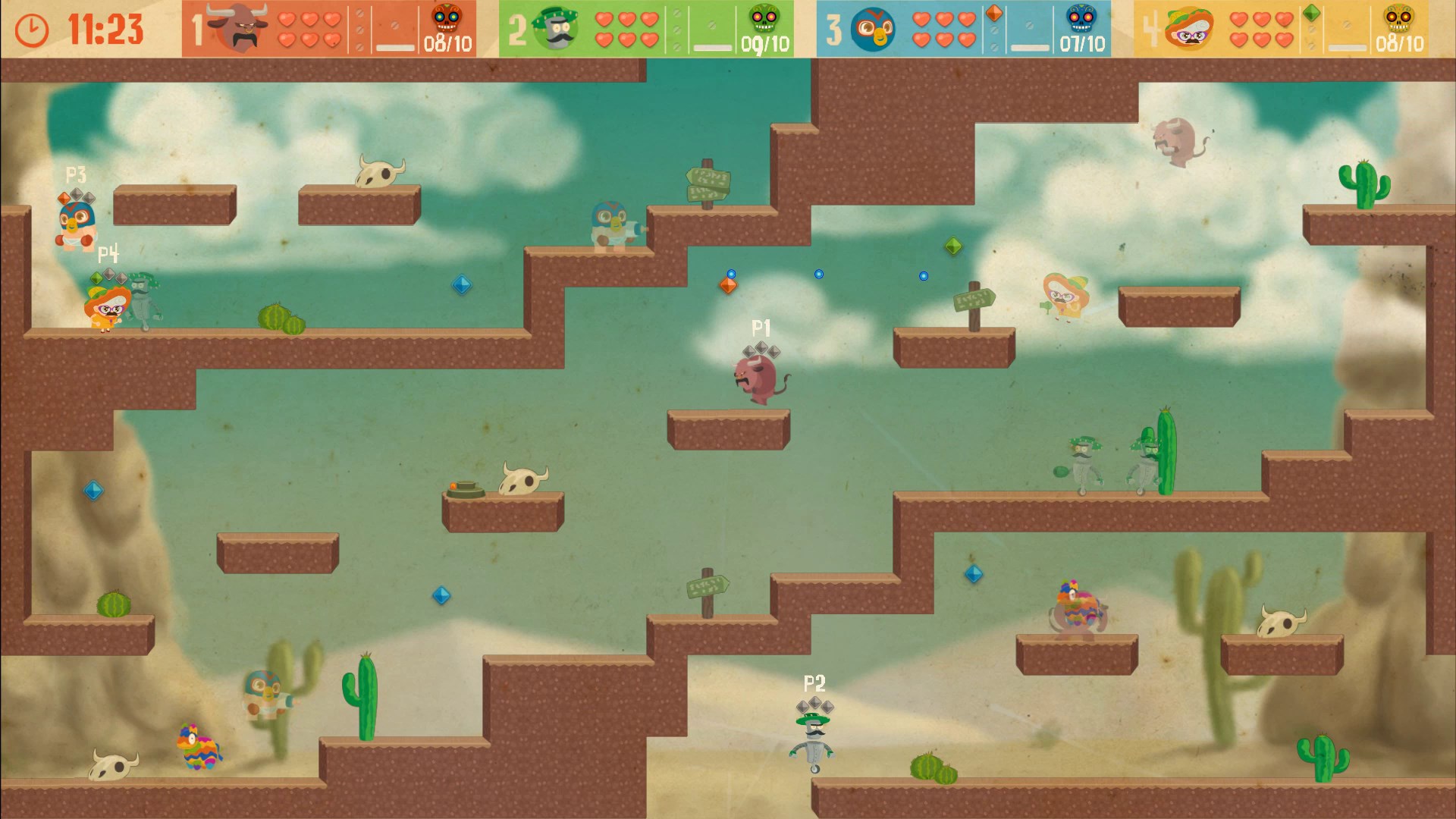This screenshot has height=819, width=1456.
Task: Click the clock icon next to the timer
Action: click(30, 30)
